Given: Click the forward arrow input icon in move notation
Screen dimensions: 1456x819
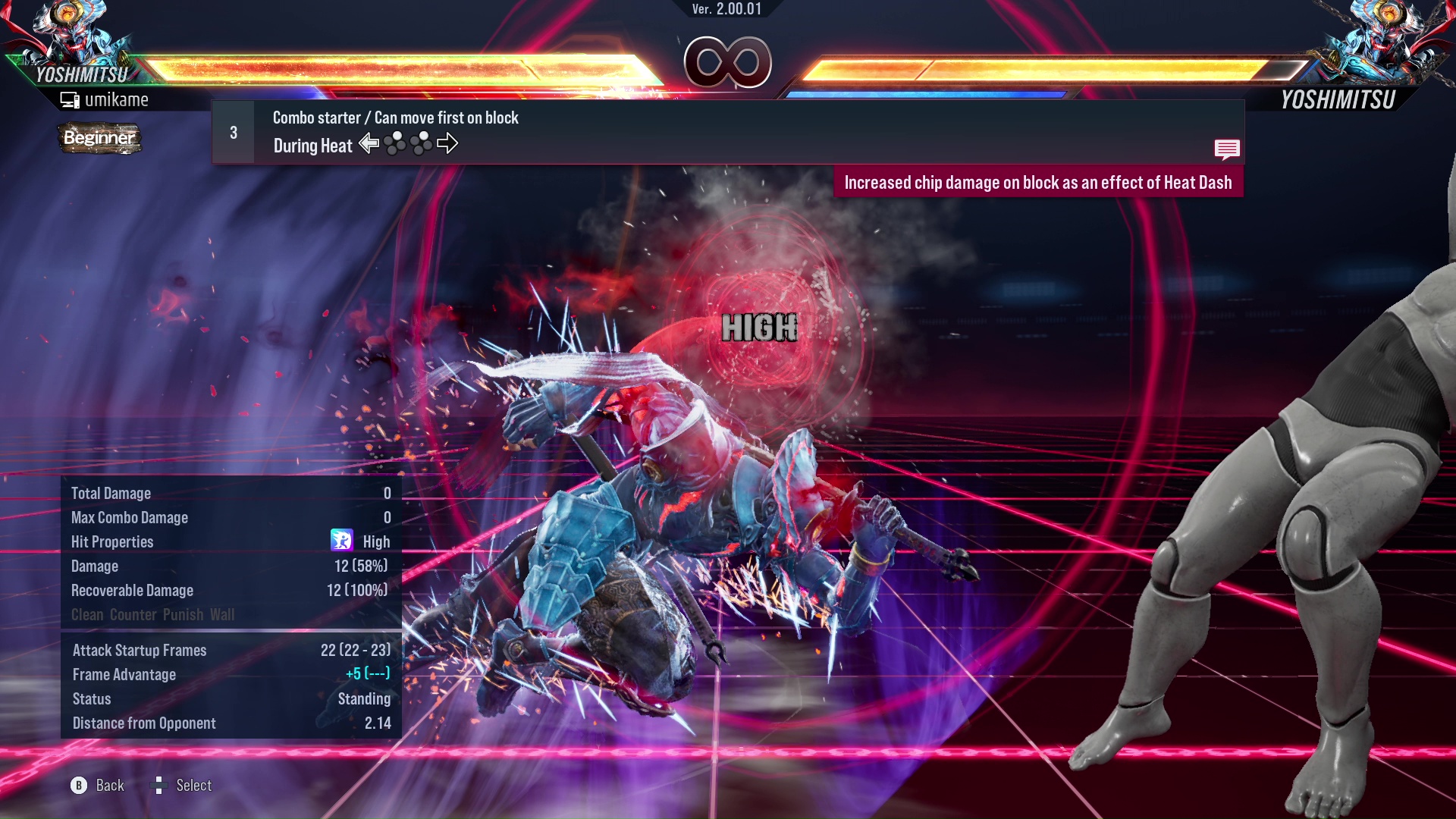Looking at the screenshot, I should (x=448, y=143).
